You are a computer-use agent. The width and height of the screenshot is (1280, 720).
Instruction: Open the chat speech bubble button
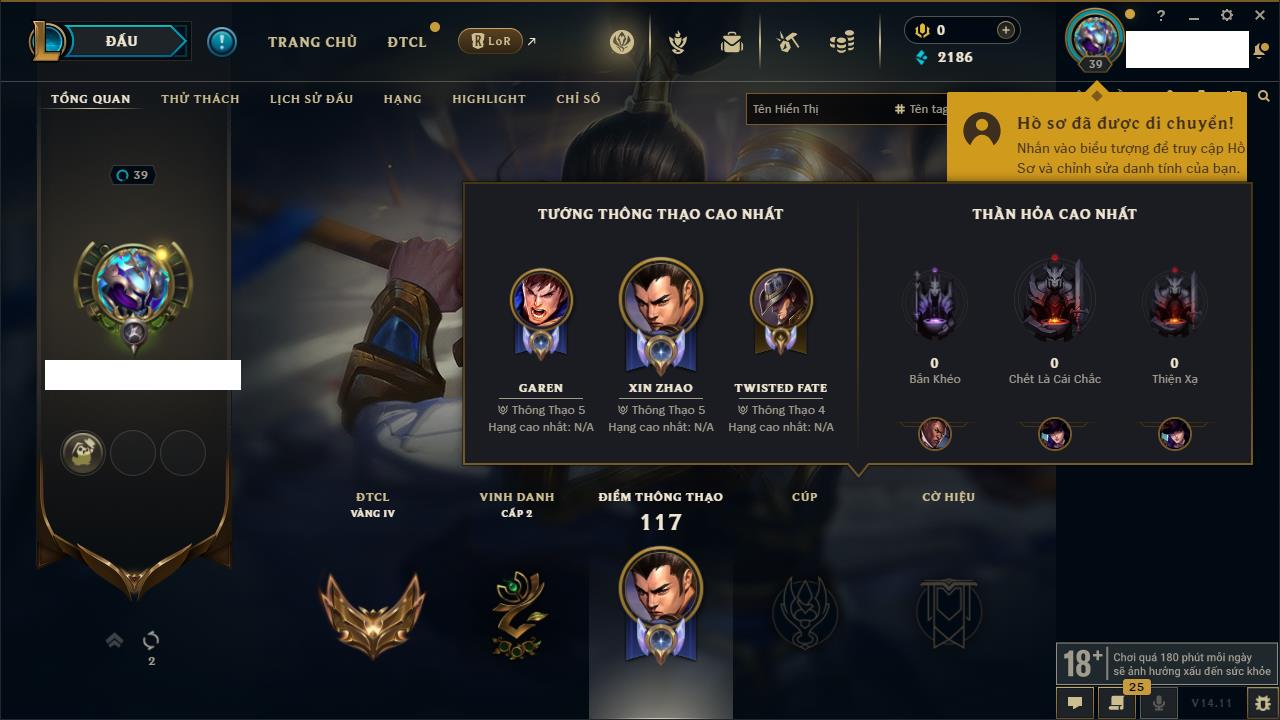1075,702
